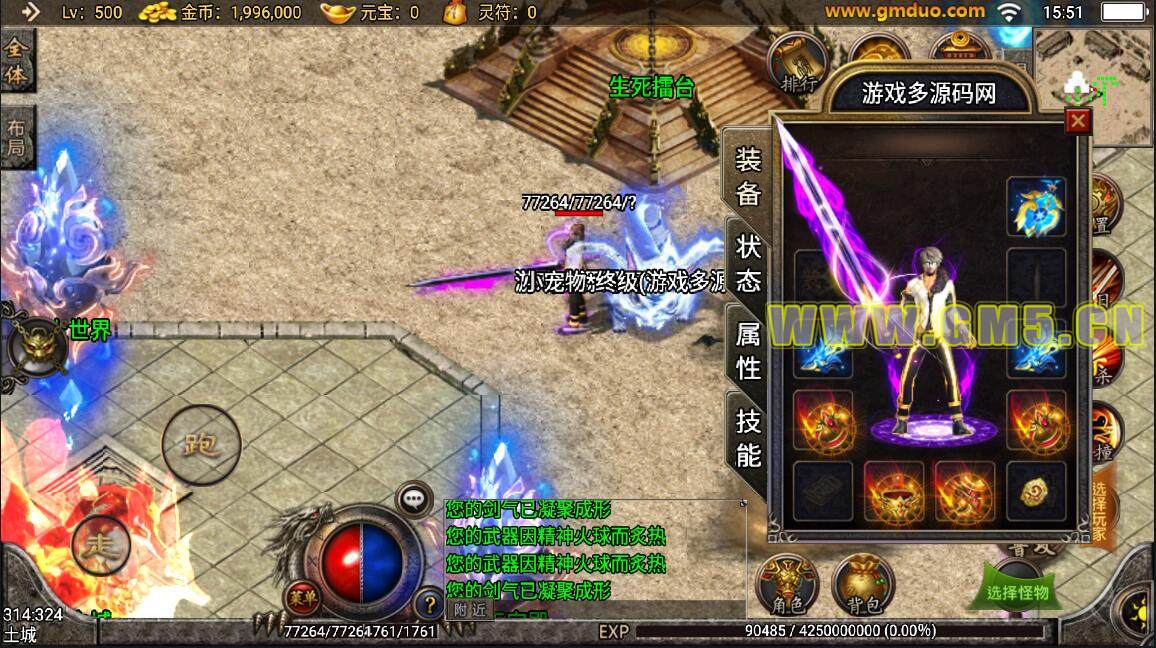Select the 全体 all button
This screenshot has width=1156, height=648.
[16, 61]
